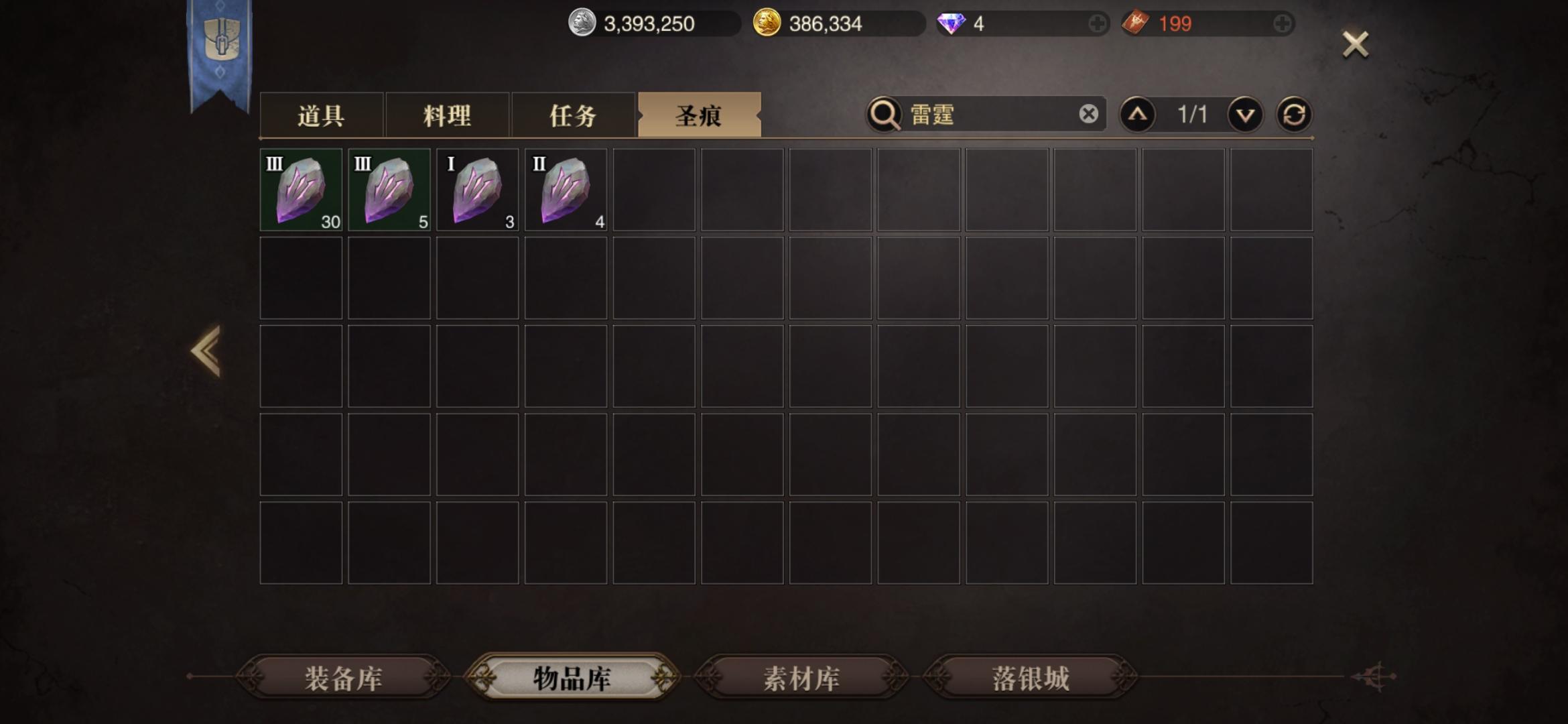This screenshot has height=724, width=1568.
Task: Select the 任务 tab
Action: [573, 115]
